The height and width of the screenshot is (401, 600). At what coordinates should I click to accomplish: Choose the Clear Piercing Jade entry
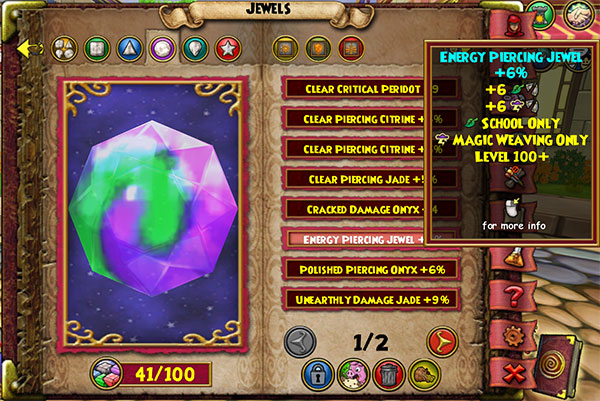[x=371, y=179]
